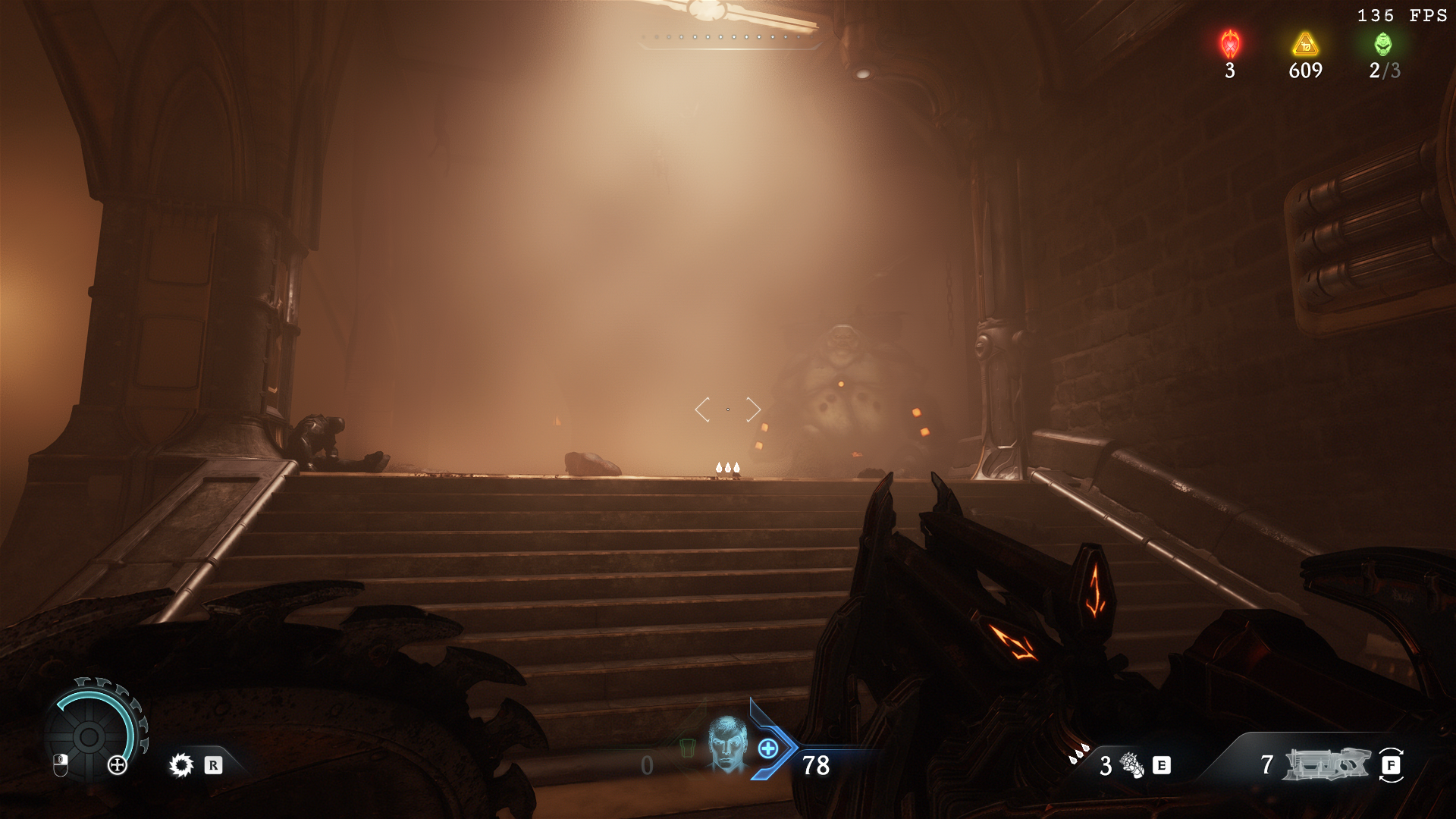The width and height of the screenshot is (1456, 819).
Task: Select the red life sigil icon
Action: coord(1230,44)
